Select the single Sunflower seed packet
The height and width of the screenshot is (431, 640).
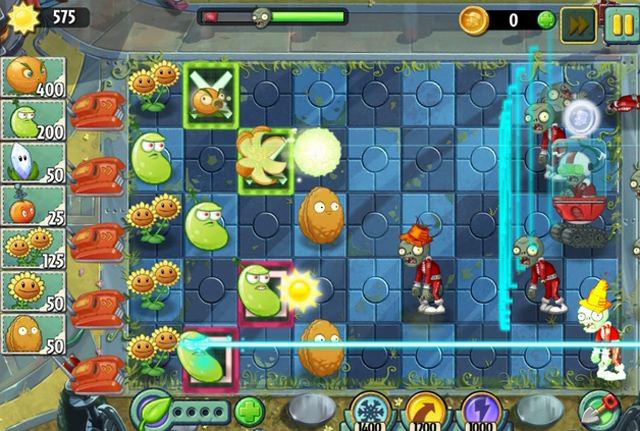click(x=34, y=290)
